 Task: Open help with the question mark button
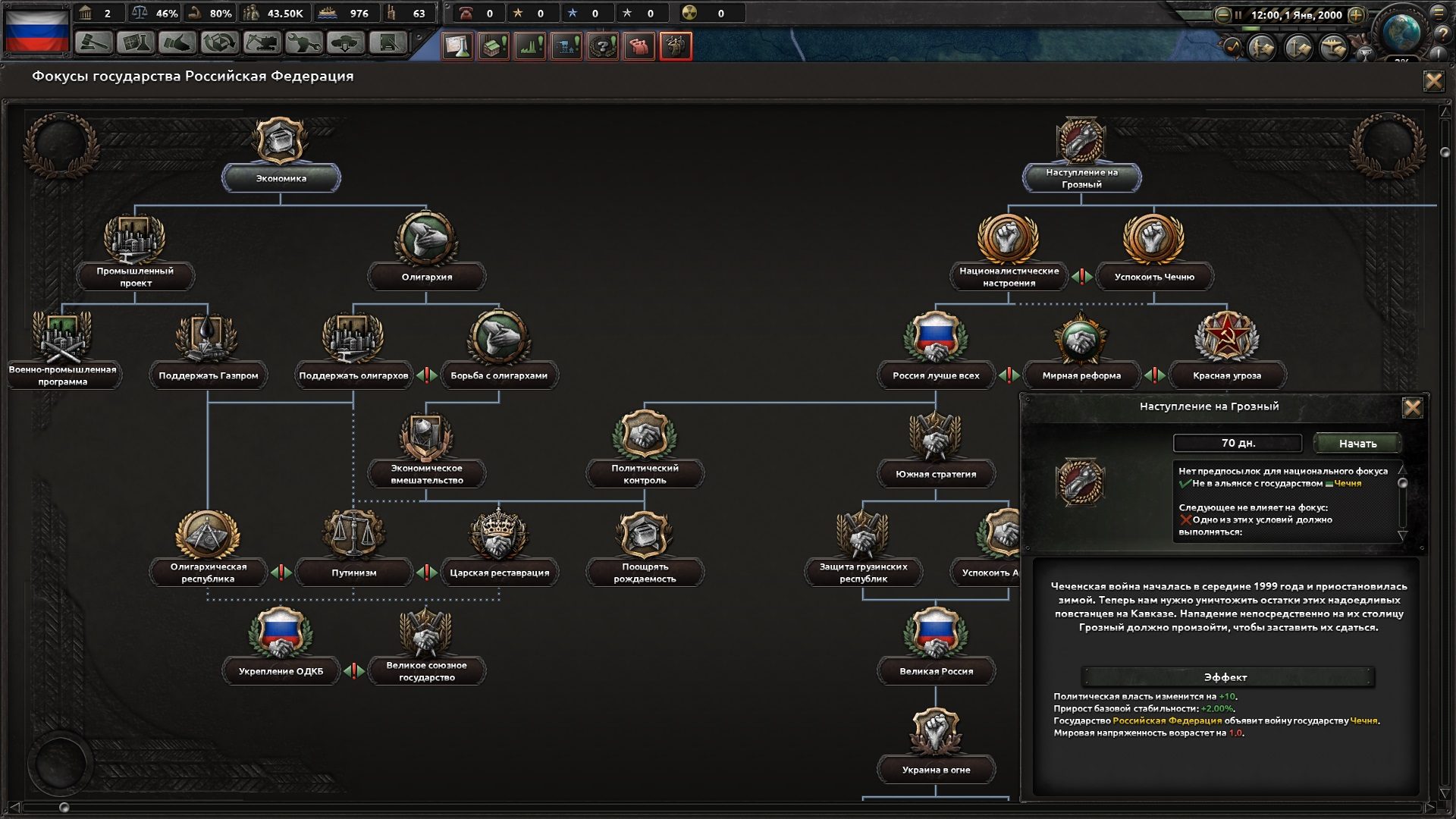pos(1442,33)
